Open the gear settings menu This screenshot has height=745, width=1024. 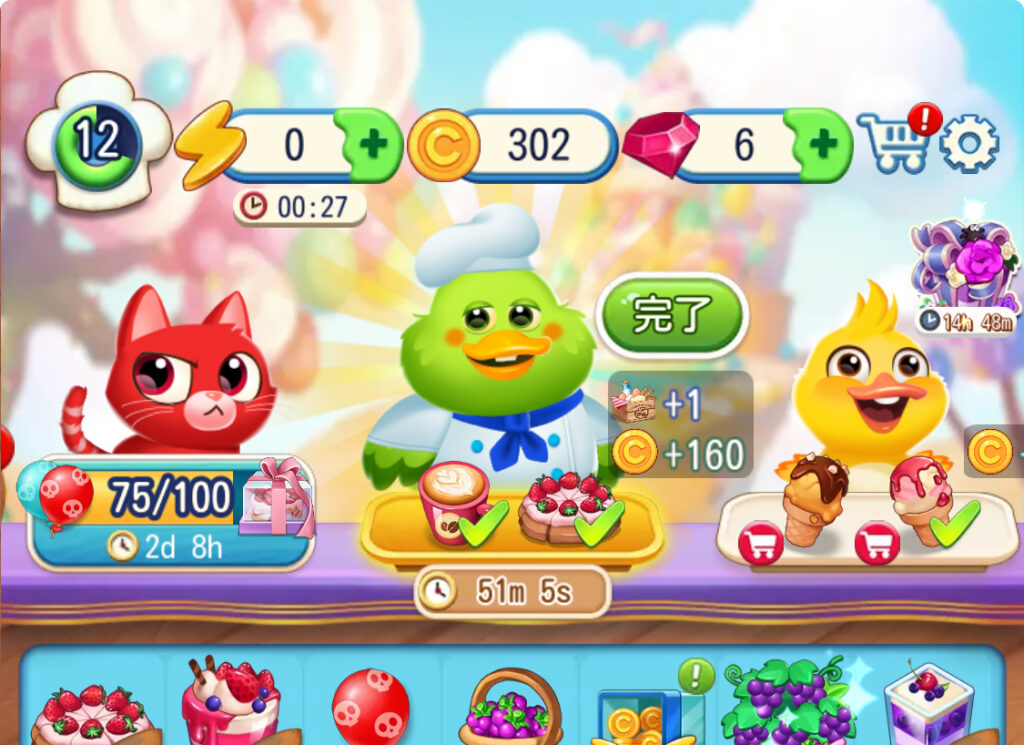click(969, 143)
